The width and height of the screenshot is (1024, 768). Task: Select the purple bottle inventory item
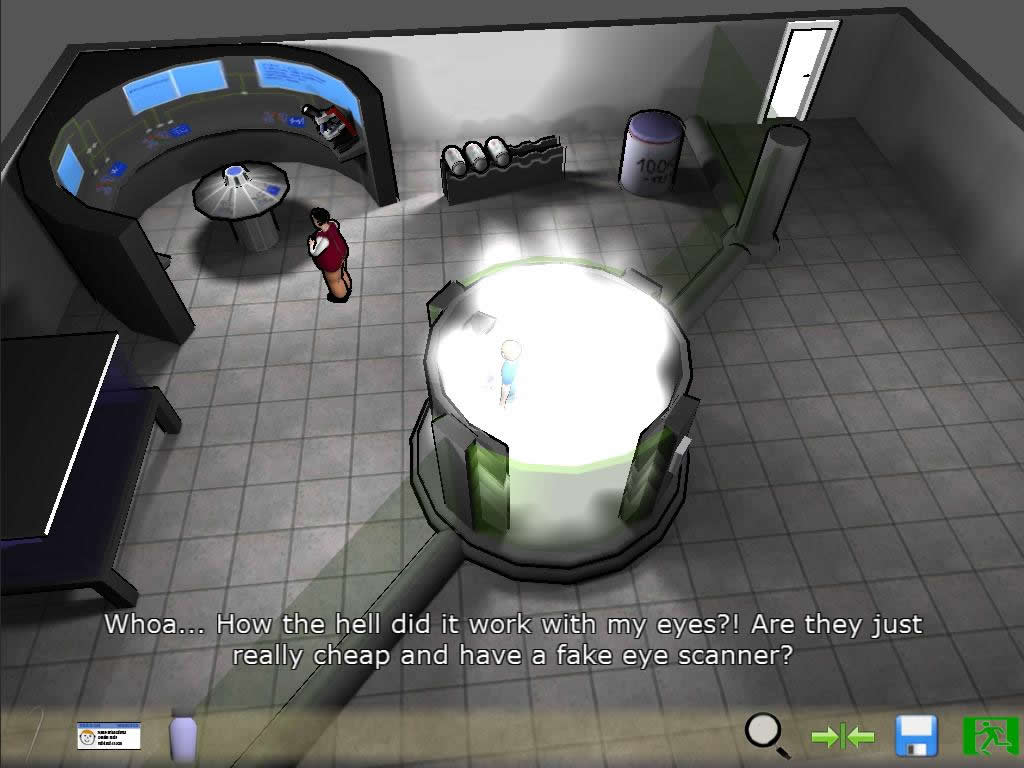[183, 735]
